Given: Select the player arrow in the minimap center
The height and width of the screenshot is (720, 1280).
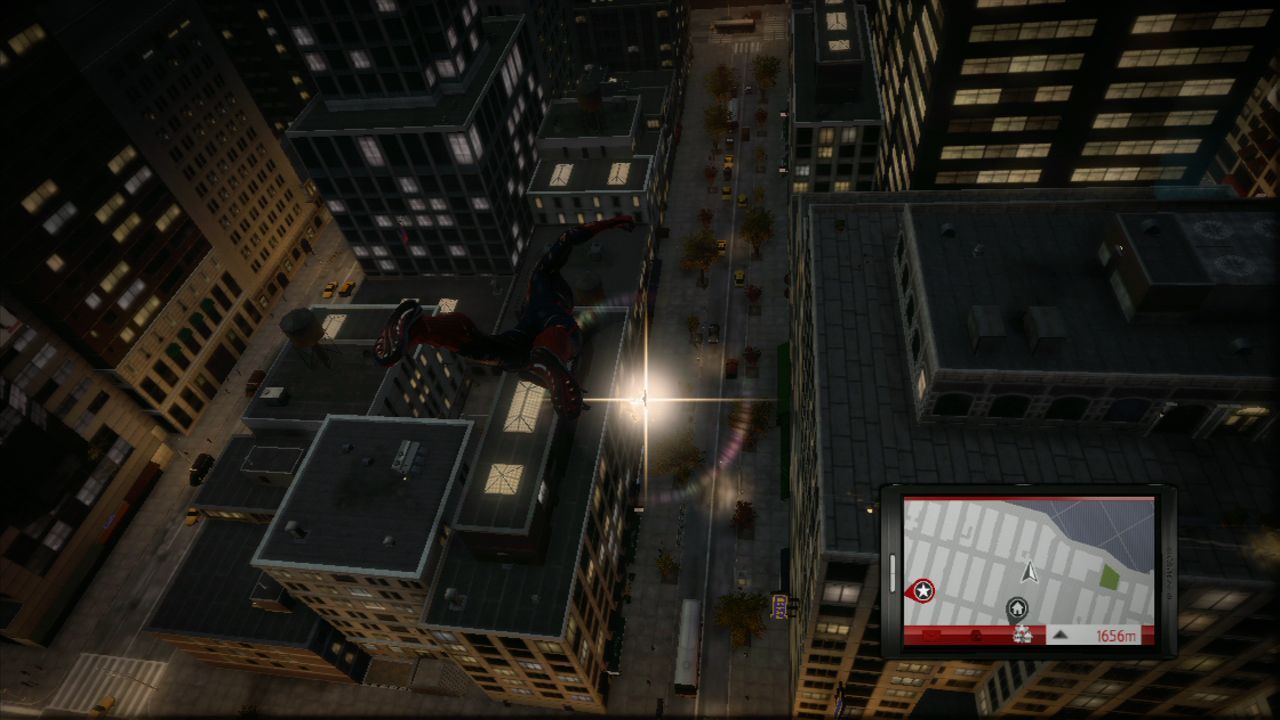Looking at the screenshot, I should [x=1028, y=573].
